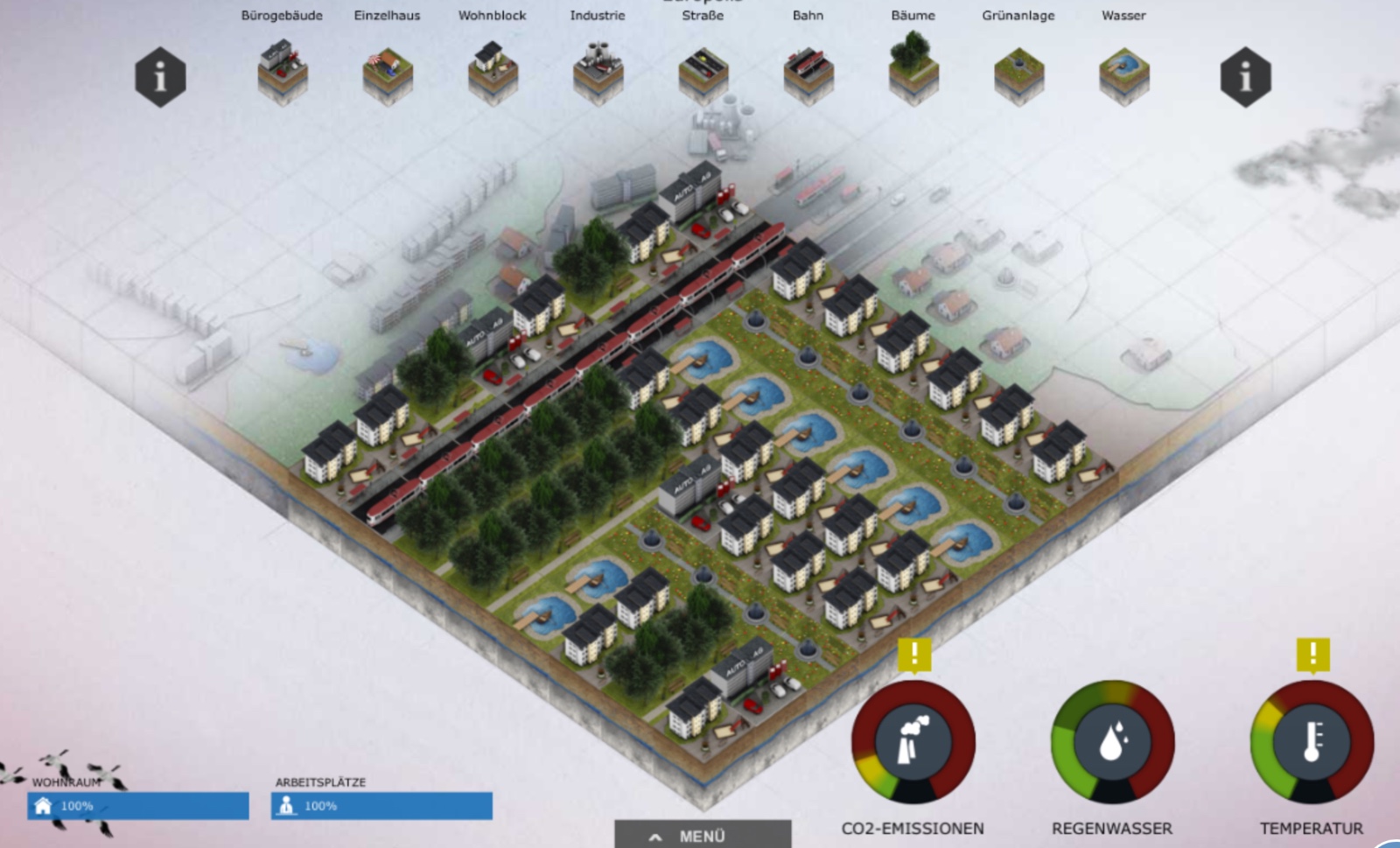The image size is (1400, 848).
Task: Open the info hexagon beside Wasser
Action: pos(1245,77)
